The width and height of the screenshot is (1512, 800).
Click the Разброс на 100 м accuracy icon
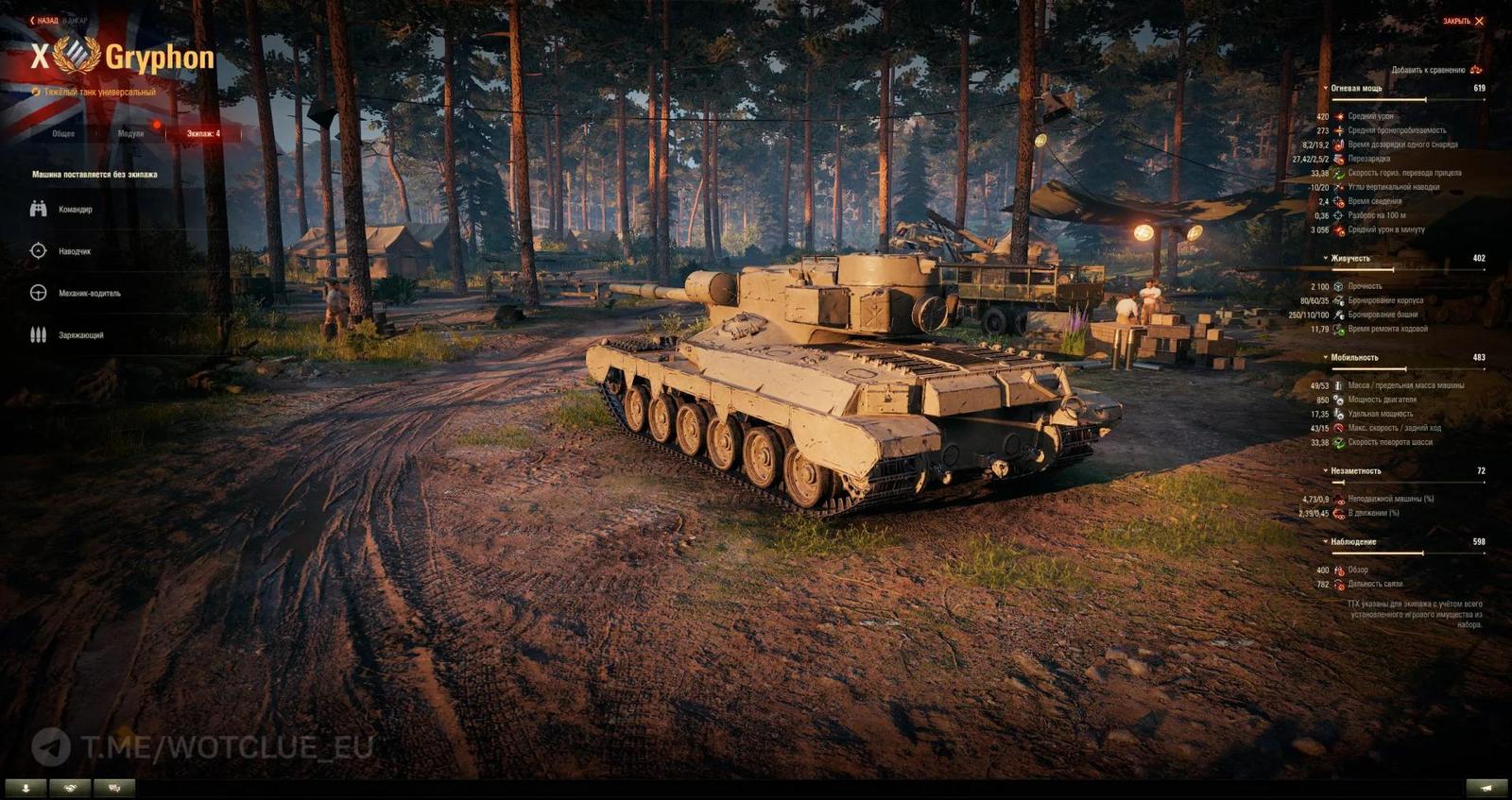[x=1338, y=213]
